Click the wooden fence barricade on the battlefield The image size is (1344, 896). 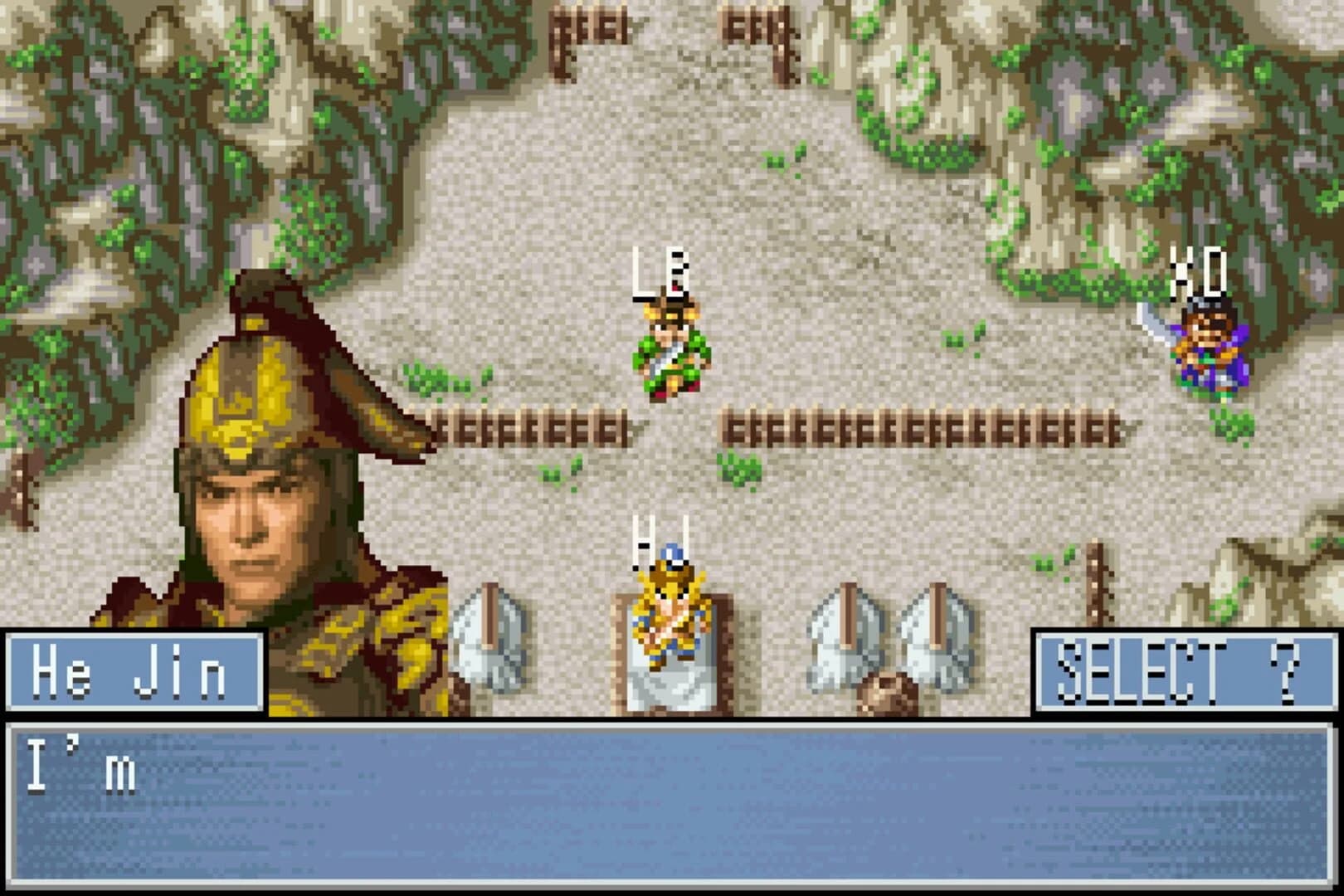[913, 427]
